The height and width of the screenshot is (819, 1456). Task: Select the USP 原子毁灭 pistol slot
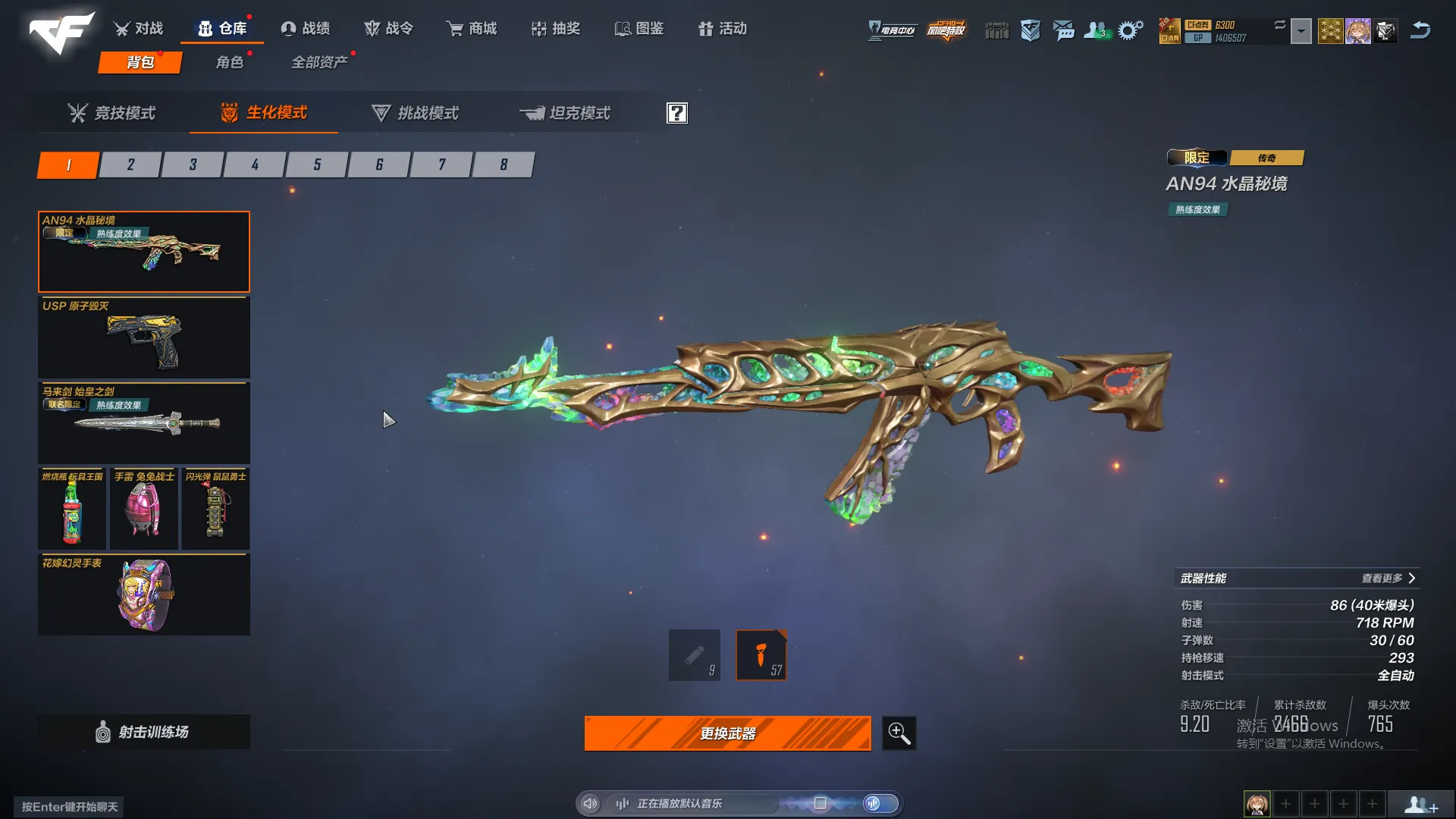(144, 337)
